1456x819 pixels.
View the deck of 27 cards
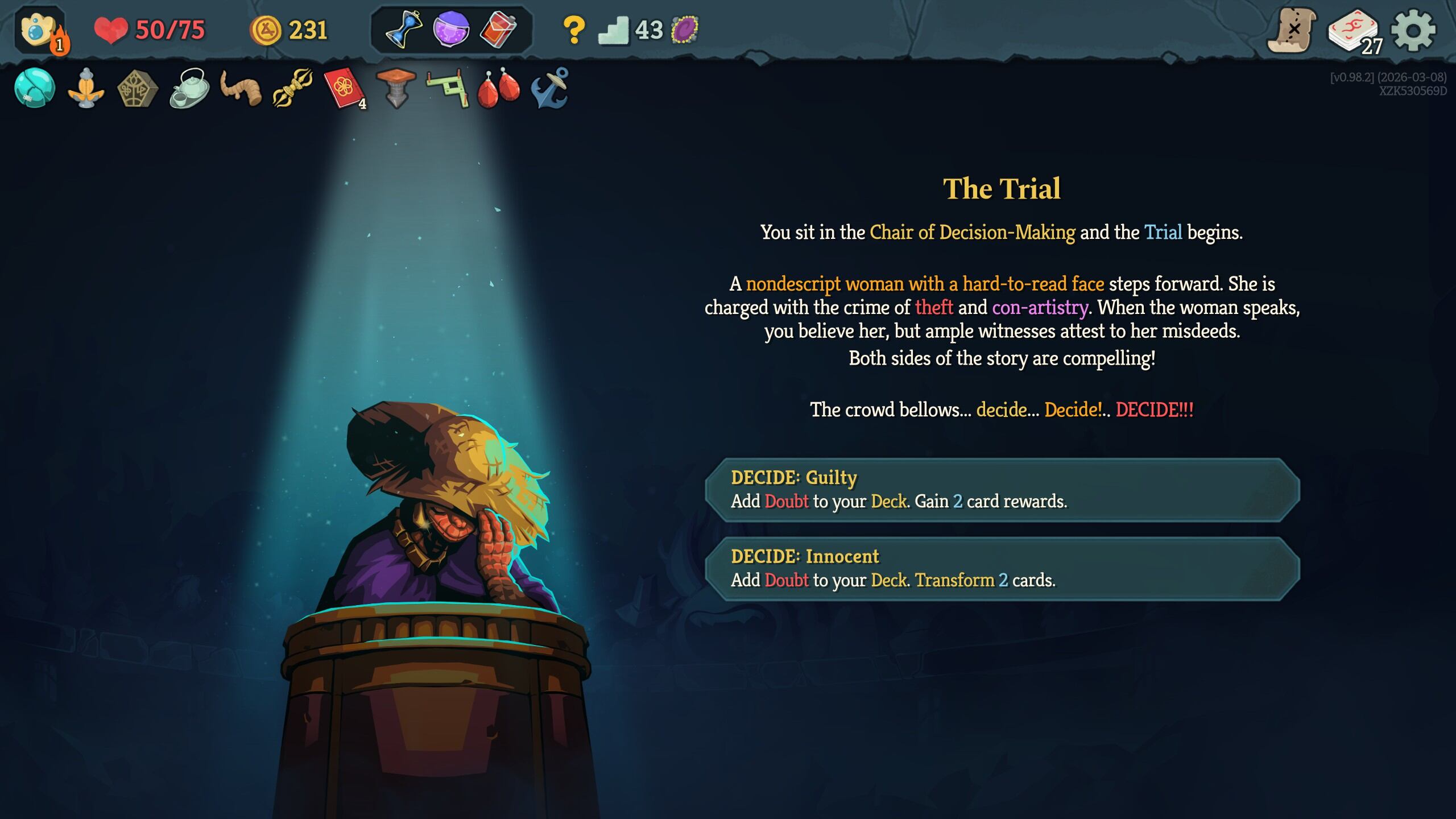click(1354, 32)
